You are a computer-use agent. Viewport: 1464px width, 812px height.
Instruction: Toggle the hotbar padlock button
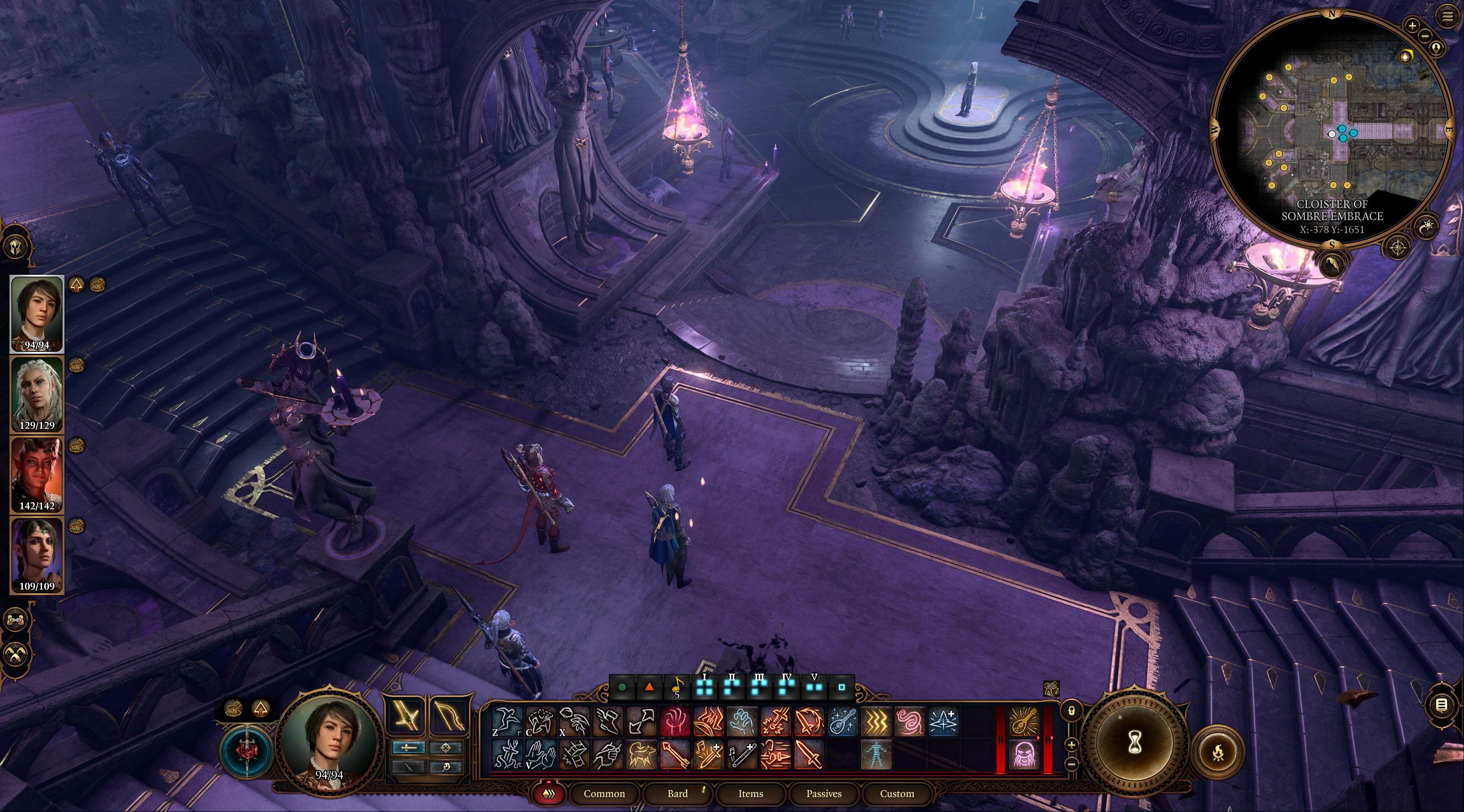(1071, 711)
